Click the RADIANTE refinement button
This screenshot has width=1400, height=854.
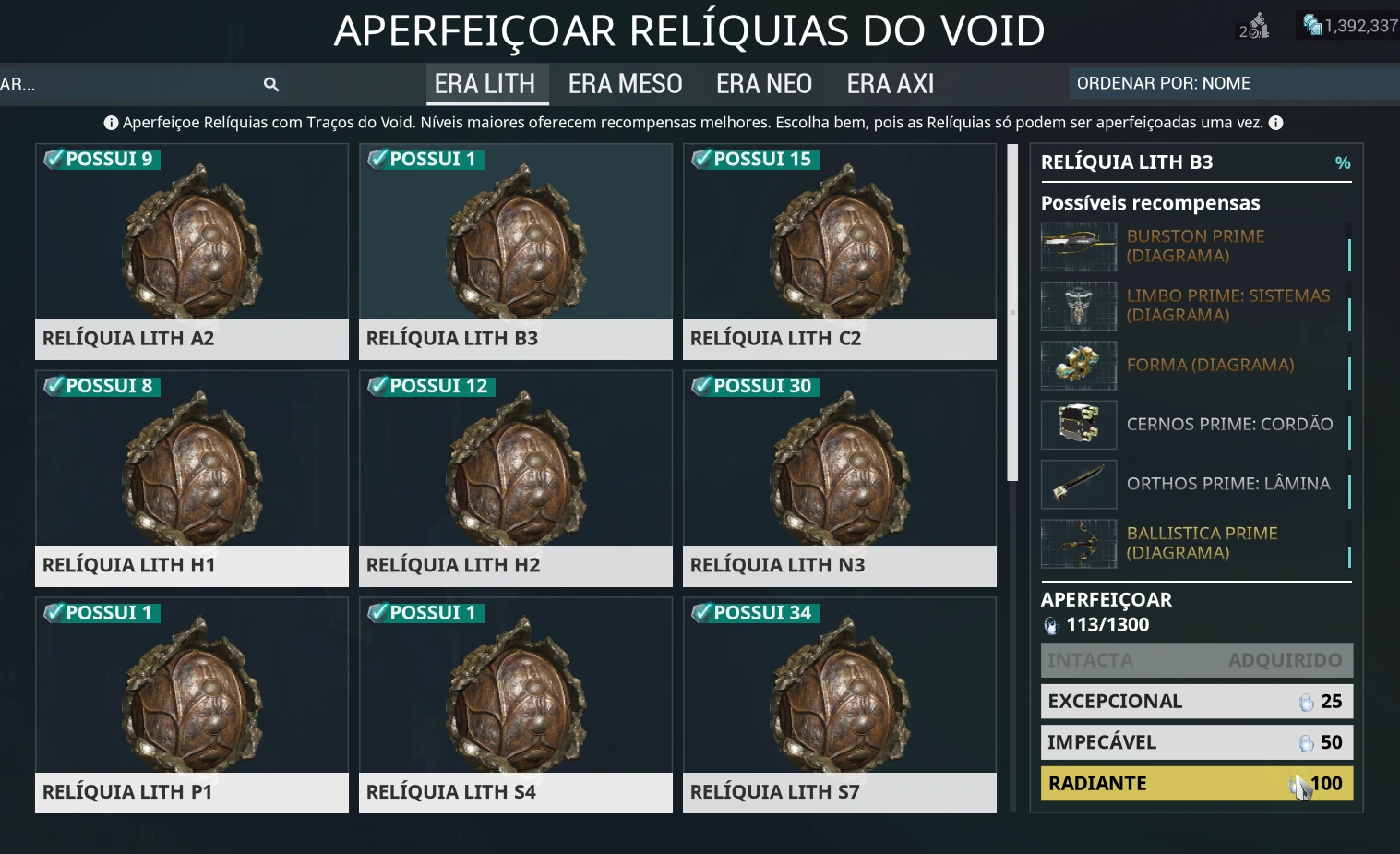pyautogui.click(x=1196, y=783)
